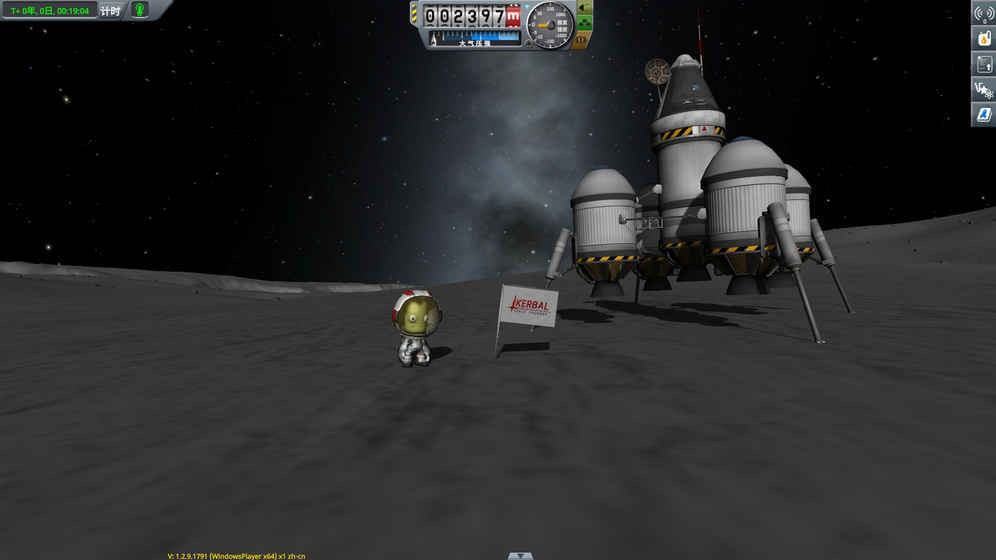This screenshot has height=560, width=996.
Task: Show the orange resources fuel panel
Action: [x=983, y=39]
